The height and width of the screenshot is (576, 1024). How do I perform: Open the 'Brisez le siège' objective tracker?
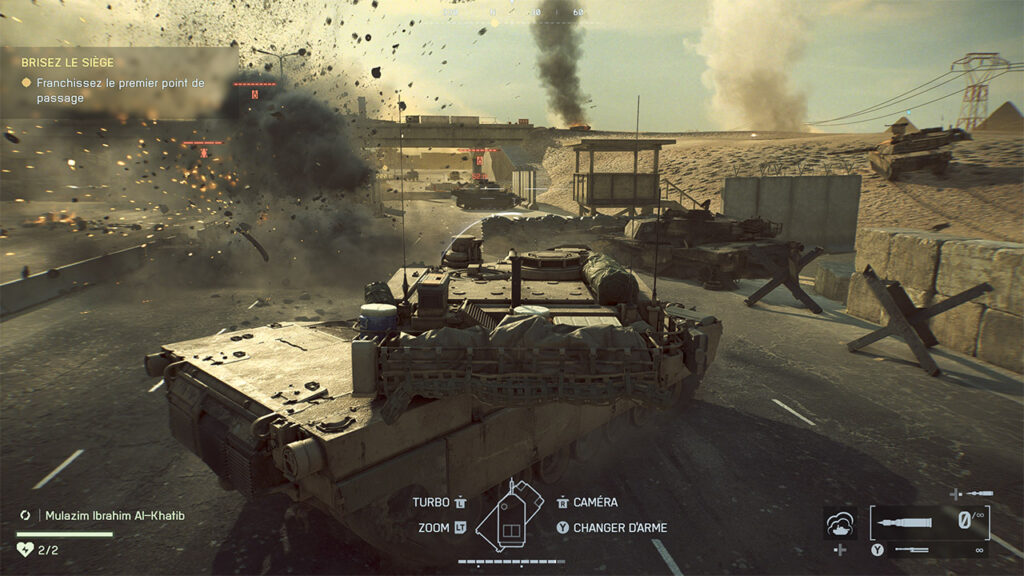tap(68, 62)
